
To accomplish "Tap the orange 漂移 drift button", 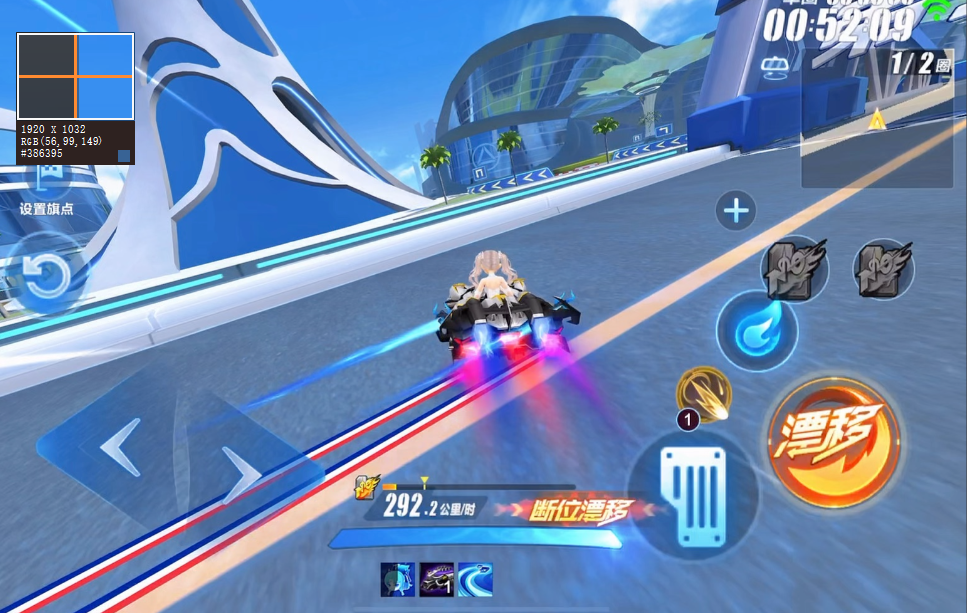I will coord(833,441).
